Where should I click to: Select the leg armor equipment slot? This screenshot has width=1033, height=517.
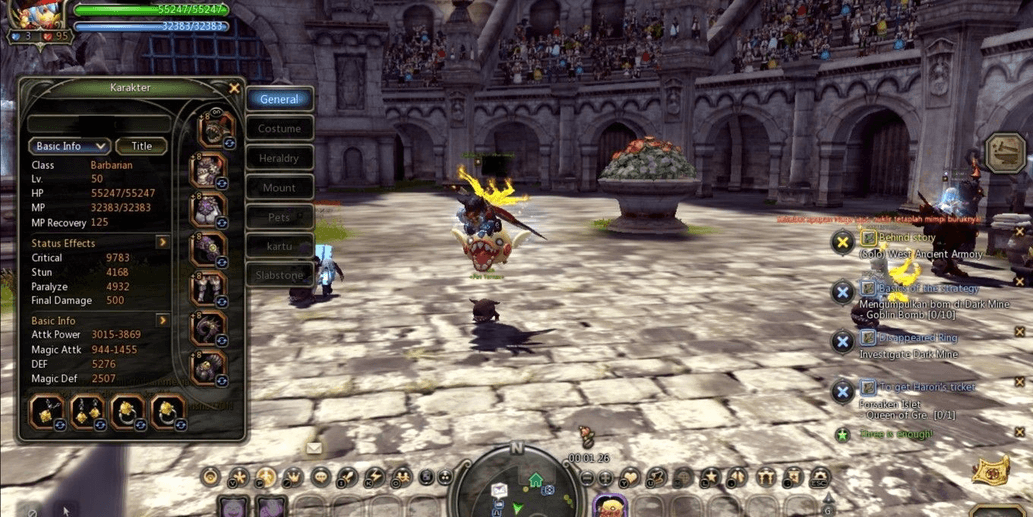pyautogui.click(x=208, y=290)
